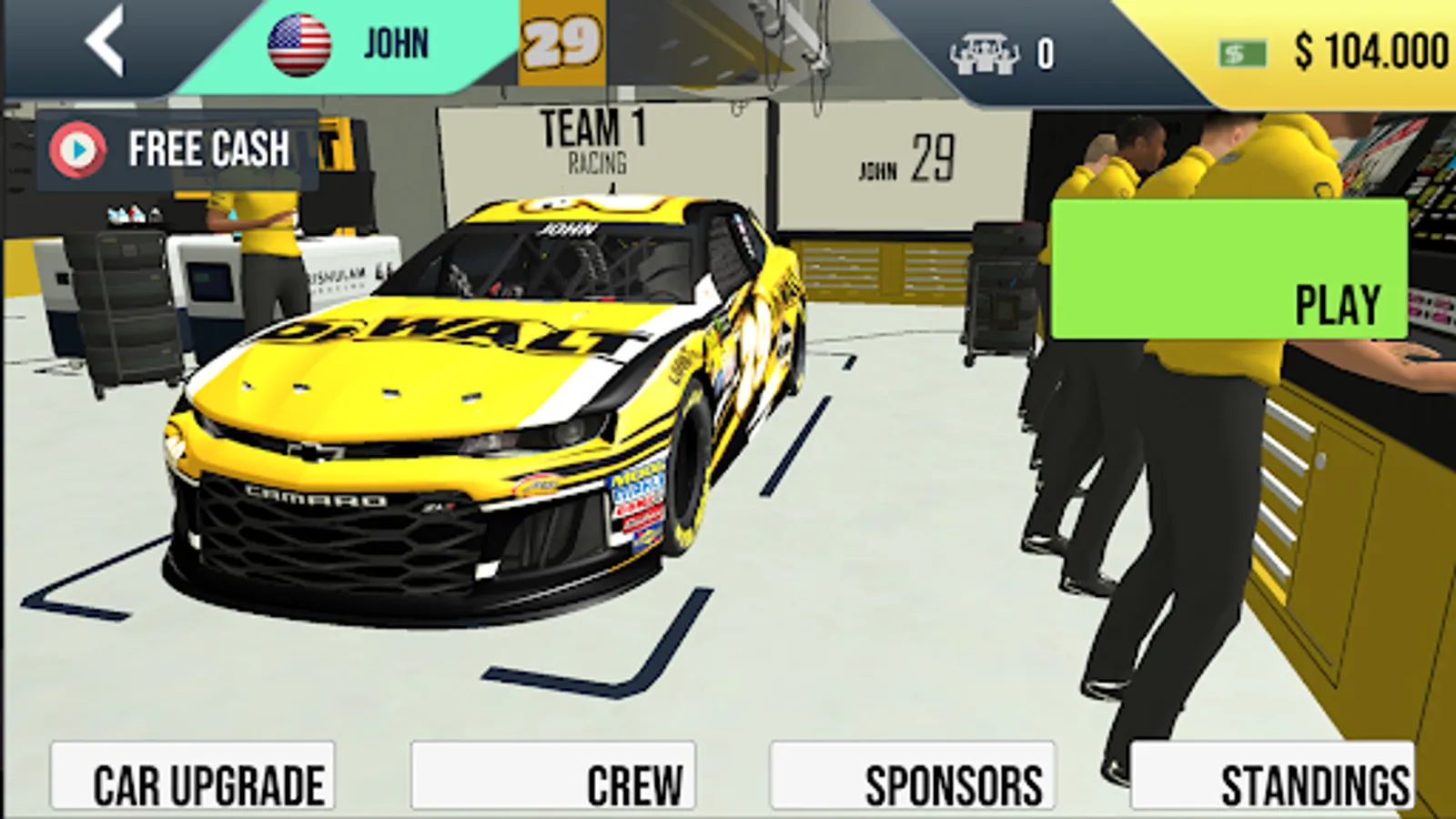
Task: Go back with the white arrow
Action: 105,42
